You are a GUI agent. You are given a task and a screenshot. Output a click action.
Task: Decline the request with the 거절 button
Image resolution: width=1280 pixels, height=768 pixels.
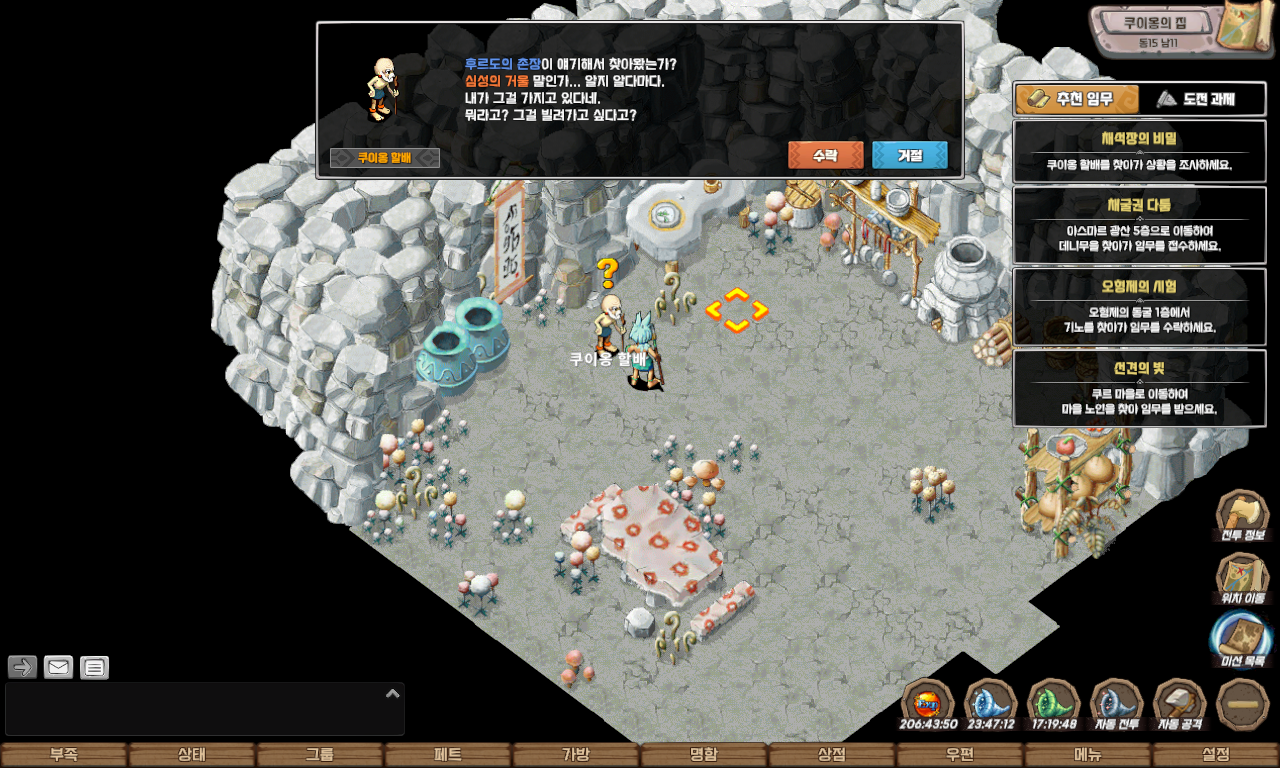point(909,155)
